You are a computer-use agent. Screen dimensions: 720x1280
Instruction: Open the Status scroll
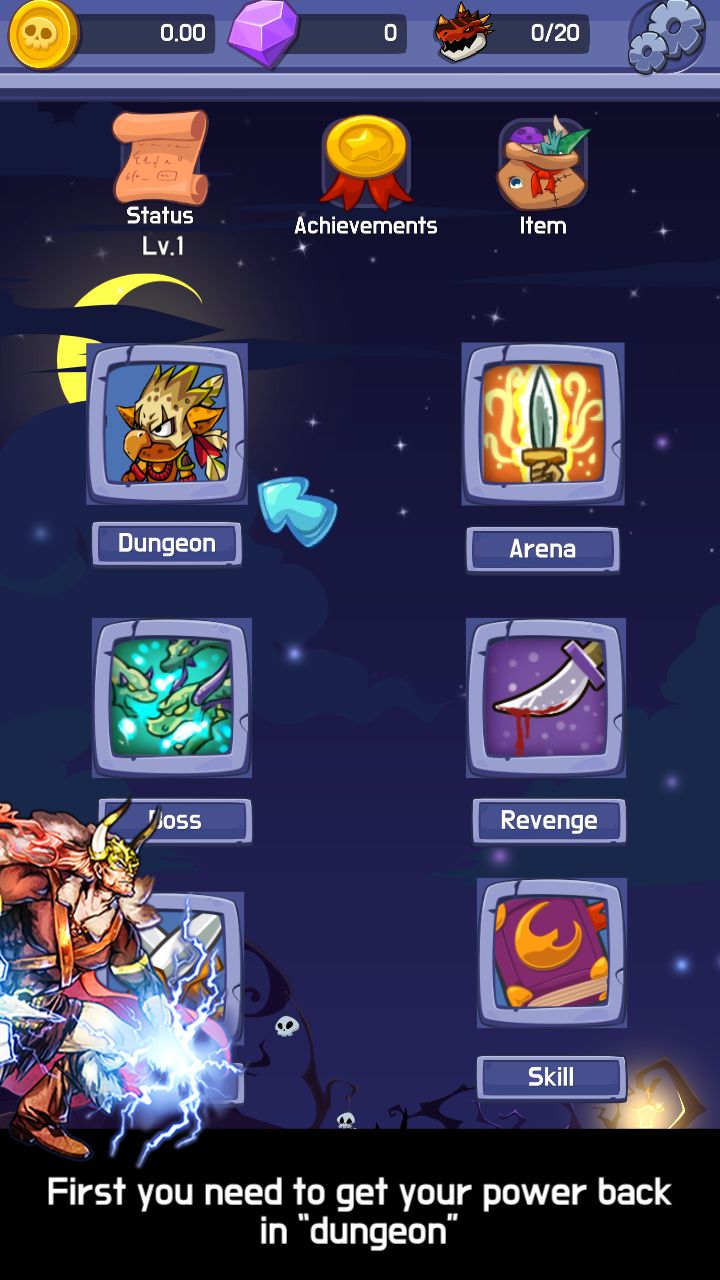(x=160, y=157)
